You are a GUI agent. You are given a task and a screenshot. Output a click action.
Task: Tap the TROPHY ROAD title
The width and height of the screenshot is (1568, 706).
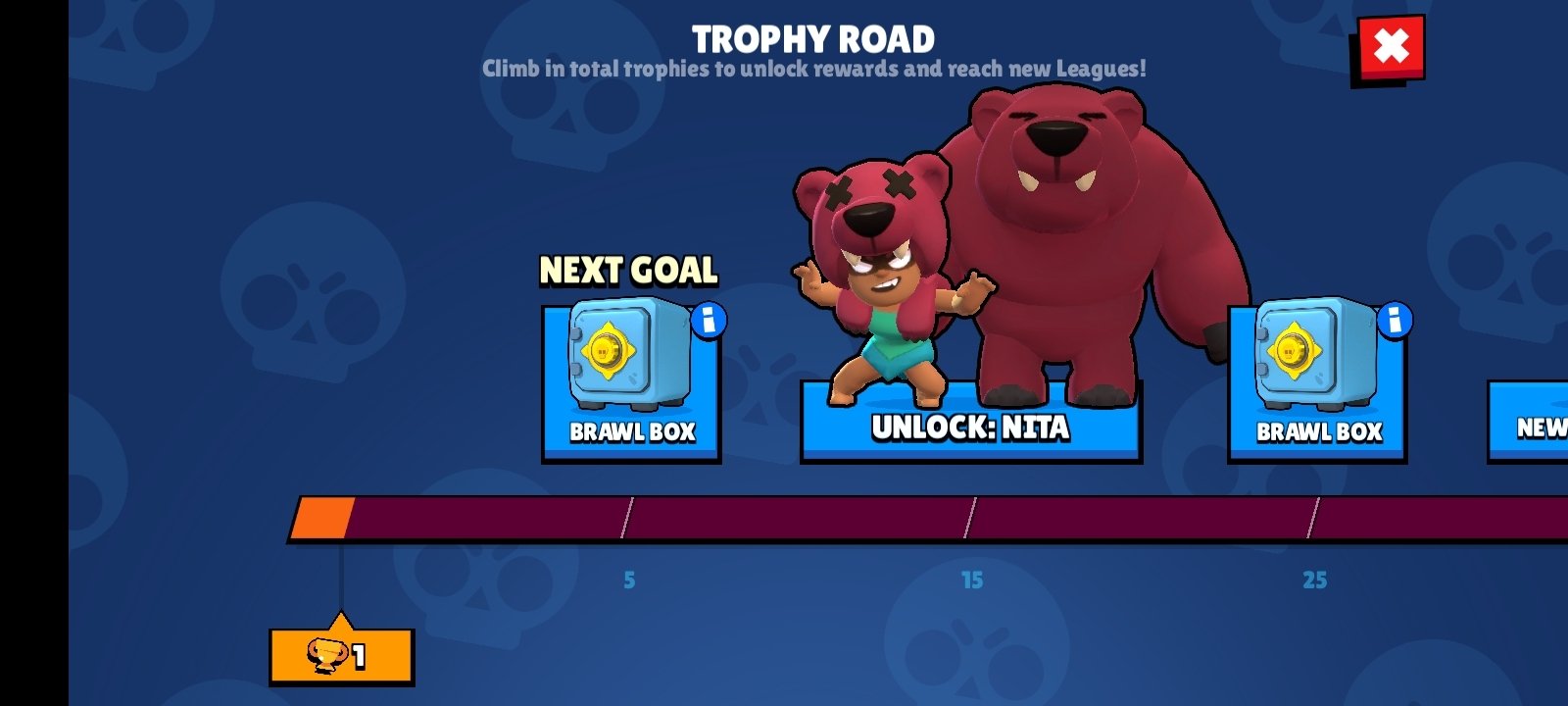(x=813, y=36)
